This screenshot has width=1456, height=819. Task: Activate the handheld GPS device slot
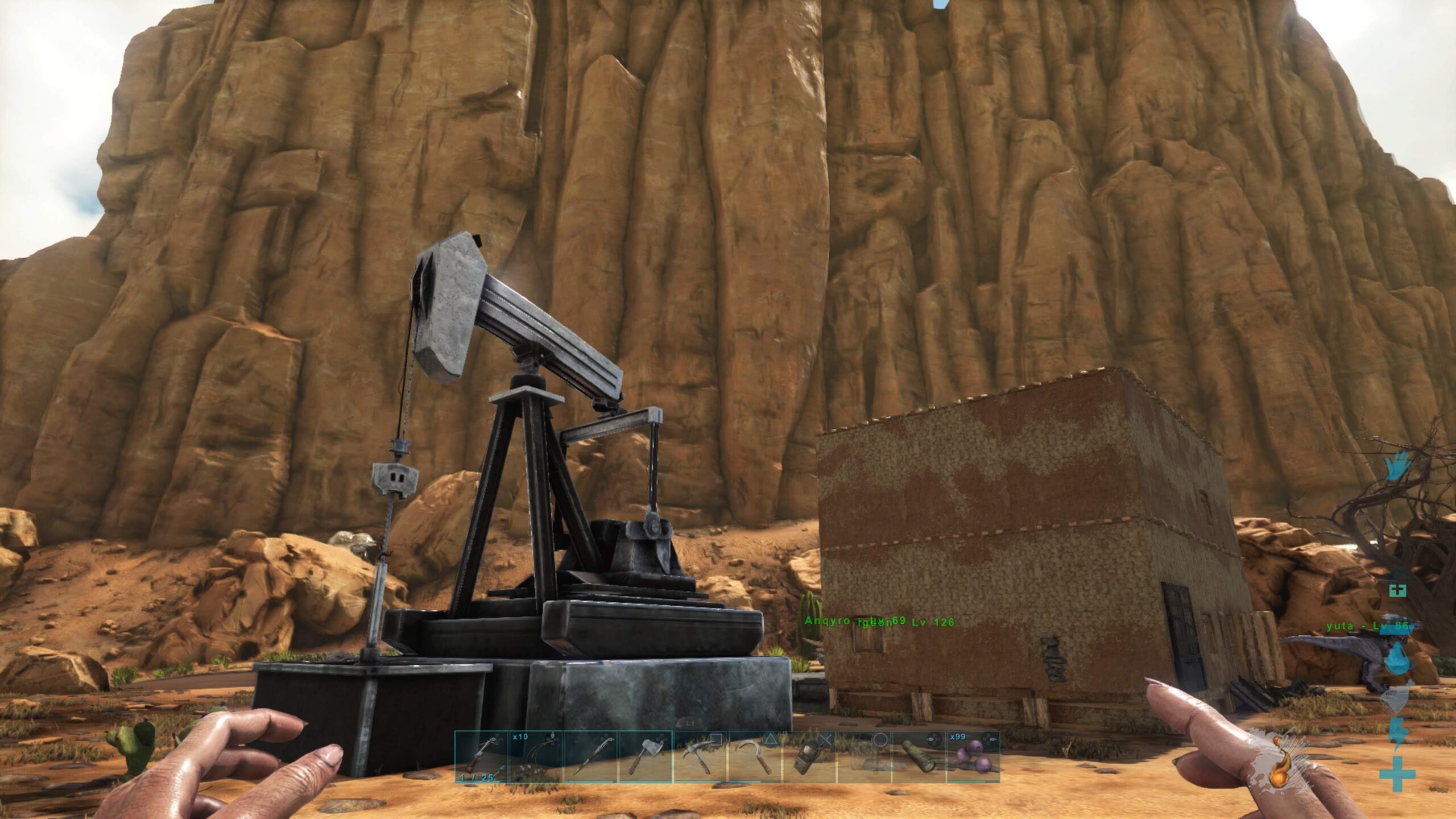[x=809, y=756]
